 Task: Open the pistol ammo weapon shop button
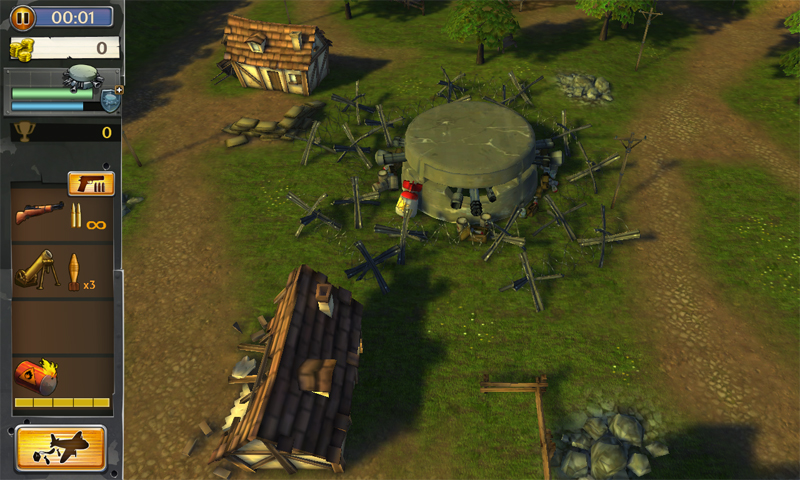(x=91, y=184)
